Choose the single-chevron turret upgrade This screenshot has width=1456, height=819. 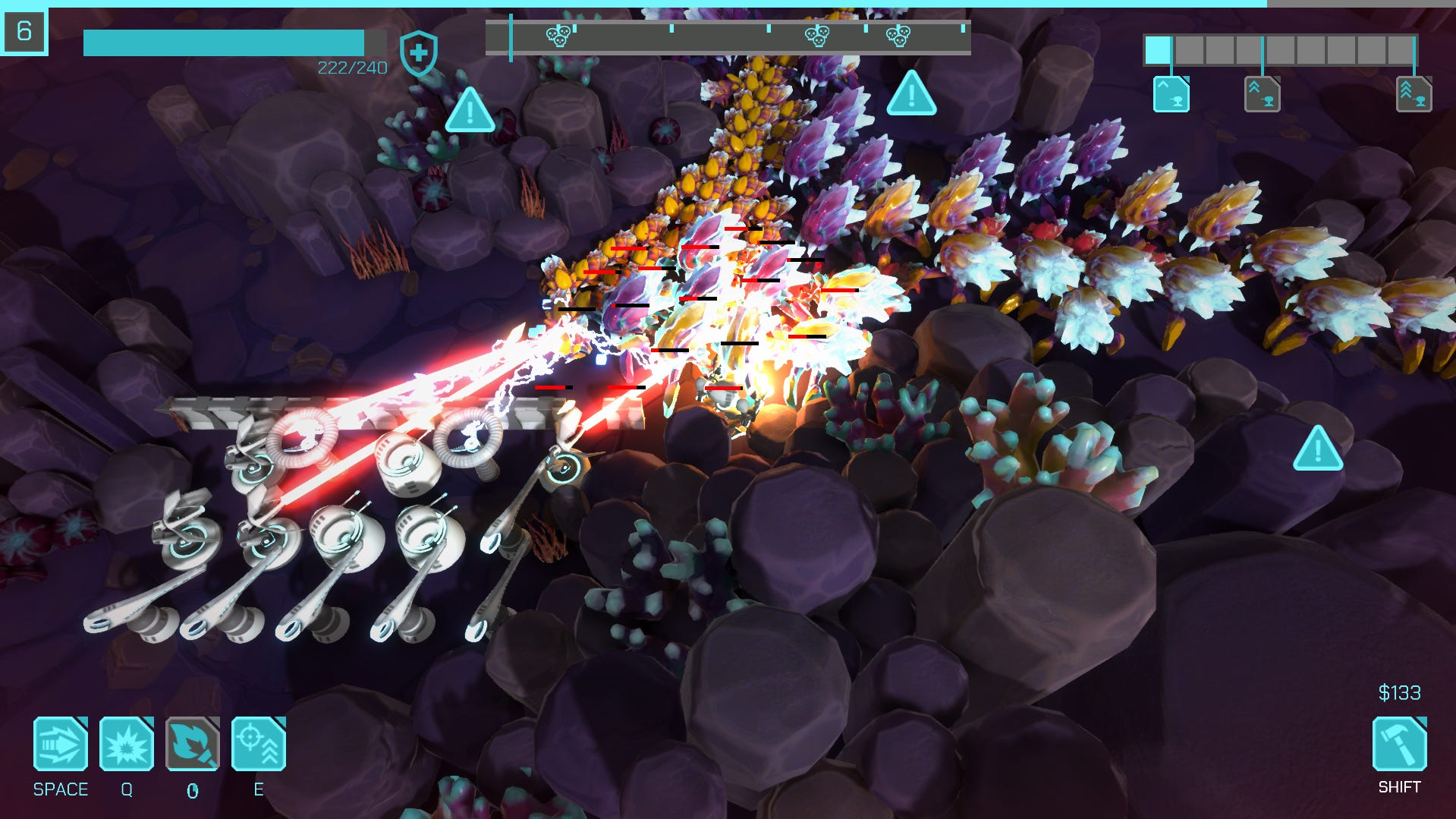click(1171, 94)
